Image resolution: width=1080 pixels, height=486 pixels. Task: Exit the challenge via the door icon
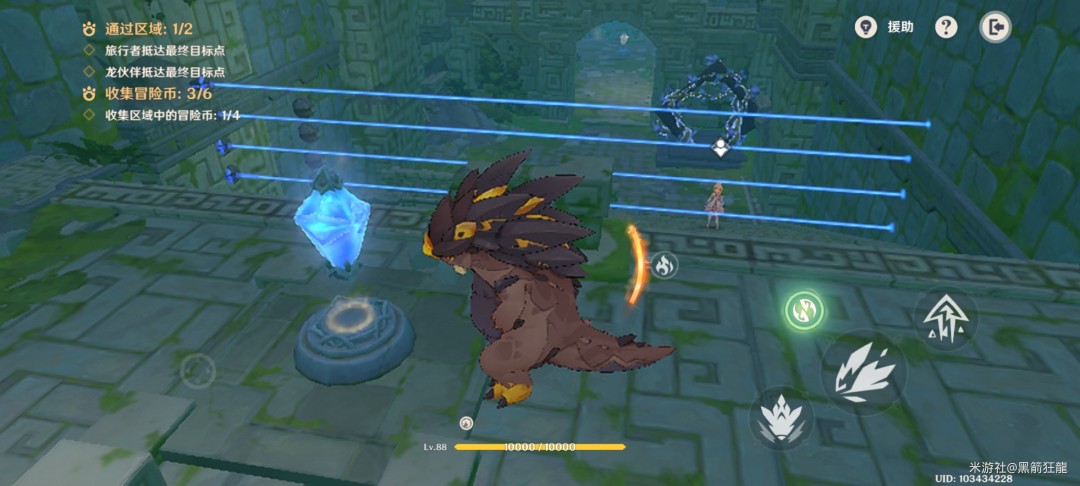coord(994,27)
